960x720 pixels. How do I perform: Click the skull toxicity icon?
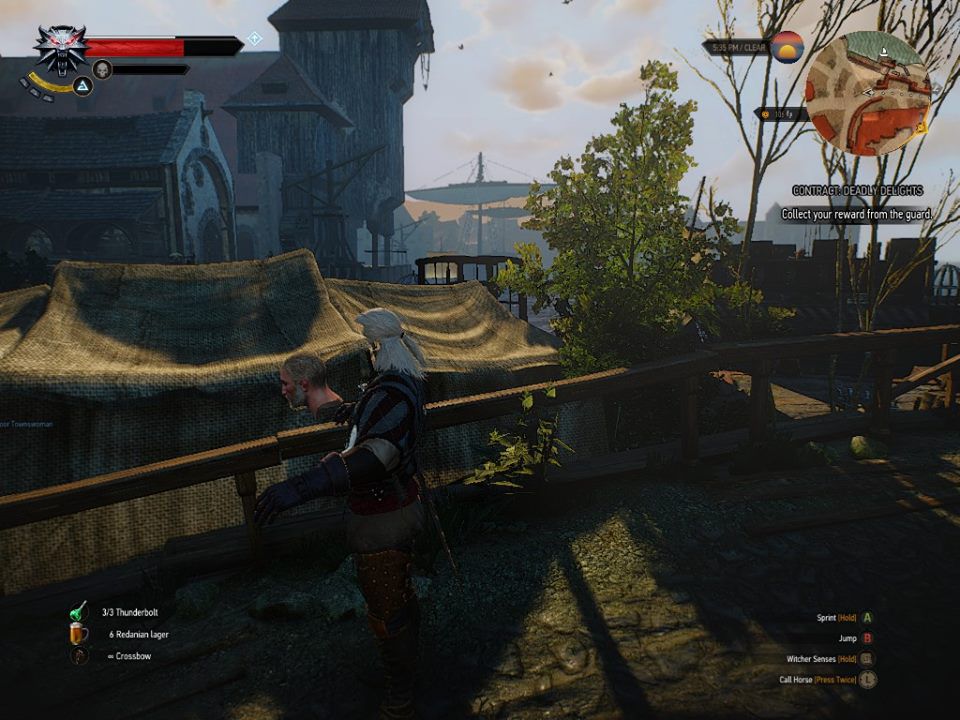coord(102,69)
